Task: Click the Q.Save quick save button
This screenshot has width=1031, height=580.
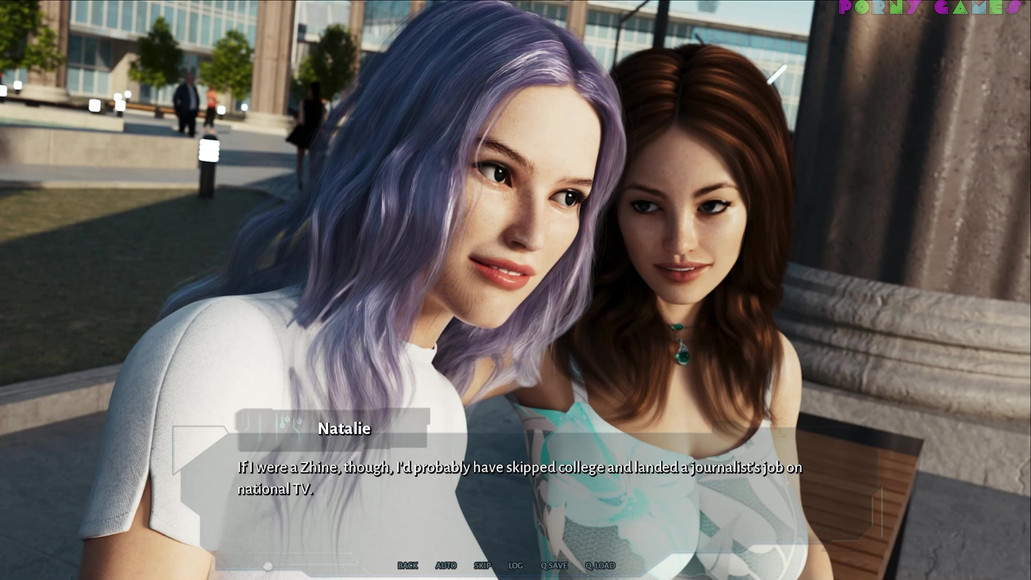Action: [554, 566]
